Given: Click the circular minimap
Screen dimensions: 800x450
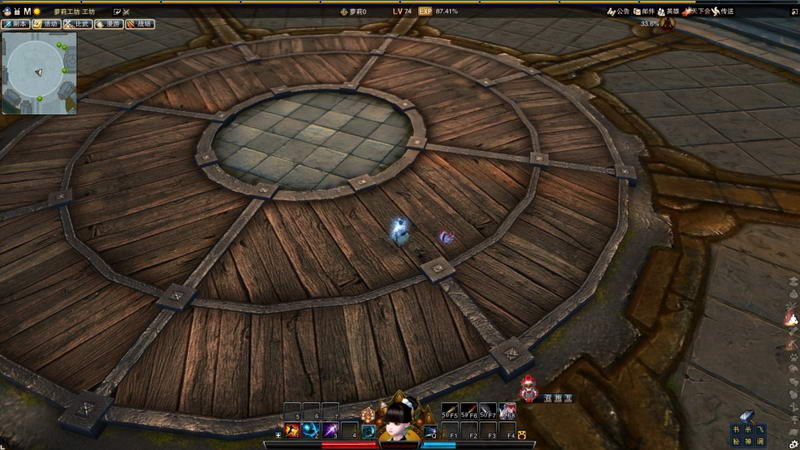Looking at the screenshot, I should pyautogui.click(x=39, y=72).
